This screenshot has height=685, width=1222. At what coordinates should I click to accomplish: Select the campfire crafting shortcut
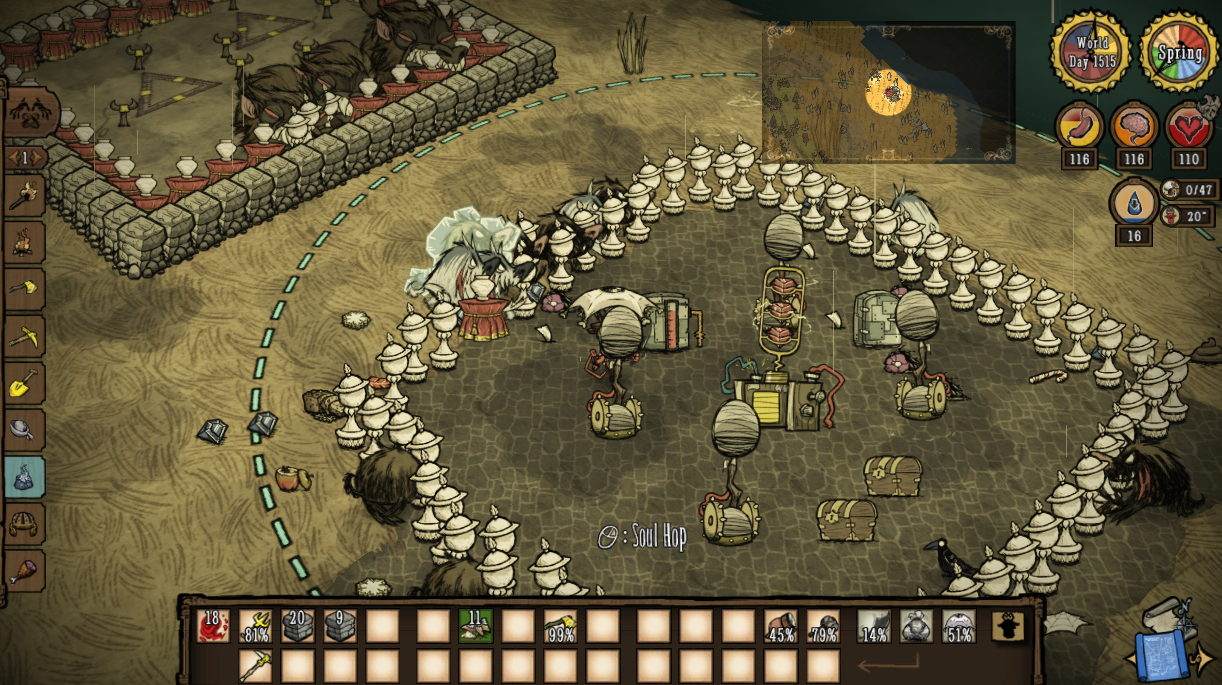click(24, 241)
